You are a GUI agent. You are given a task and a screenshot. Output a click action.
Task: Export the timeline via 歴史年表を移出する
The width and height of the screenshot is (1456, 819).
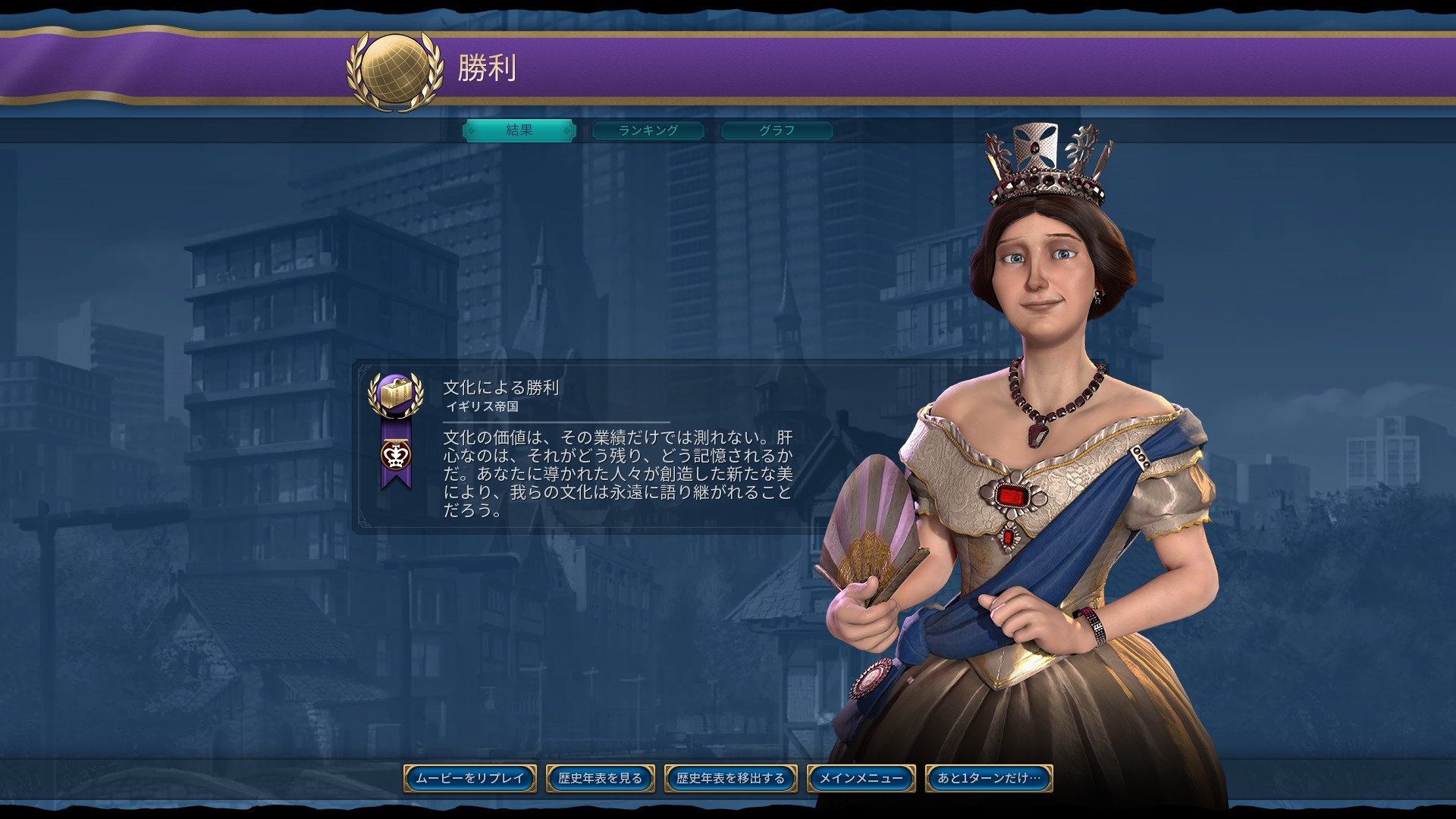730,778
